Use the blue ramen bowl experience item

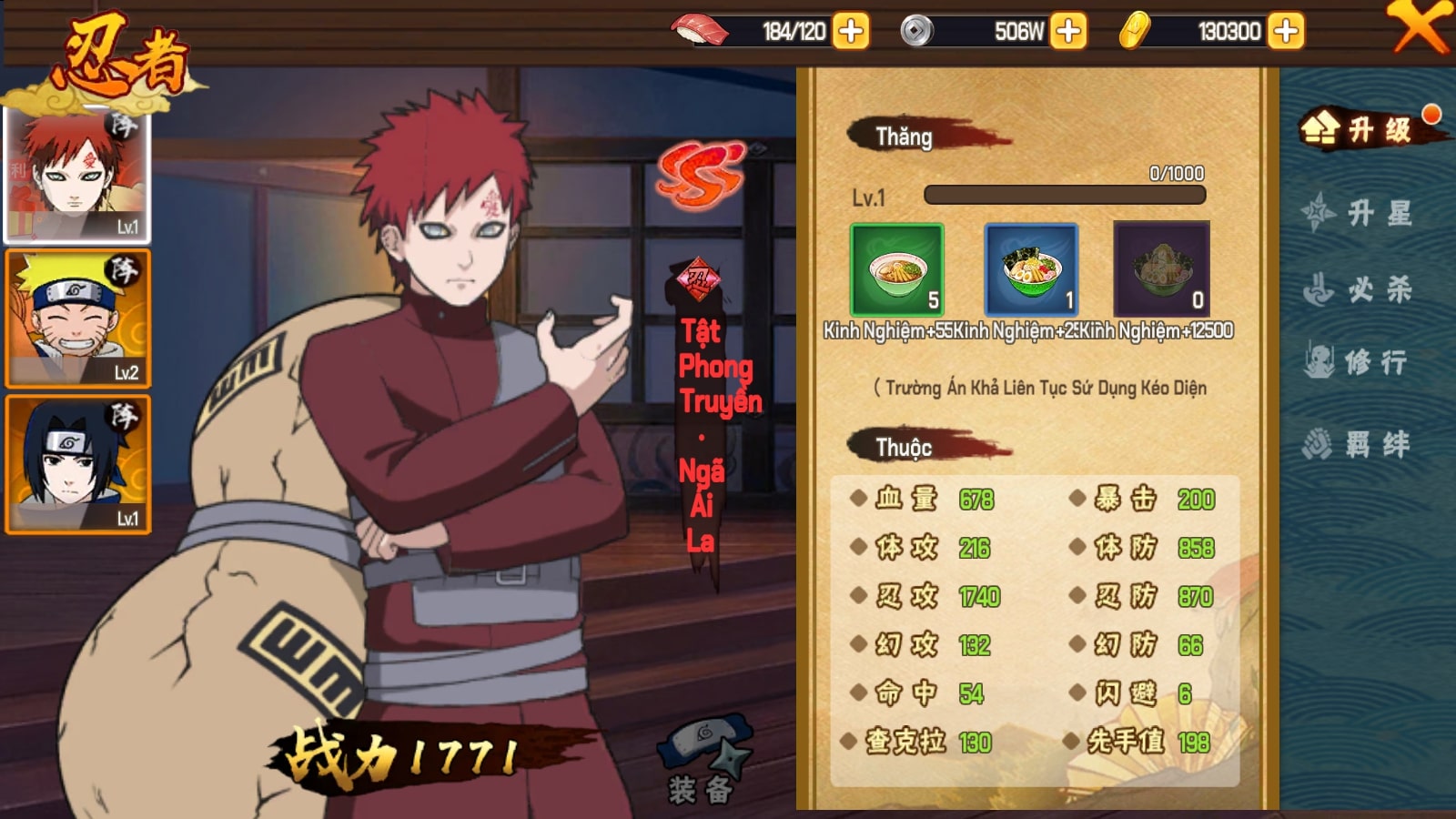pyautogui.click(x=1031, y=270)
